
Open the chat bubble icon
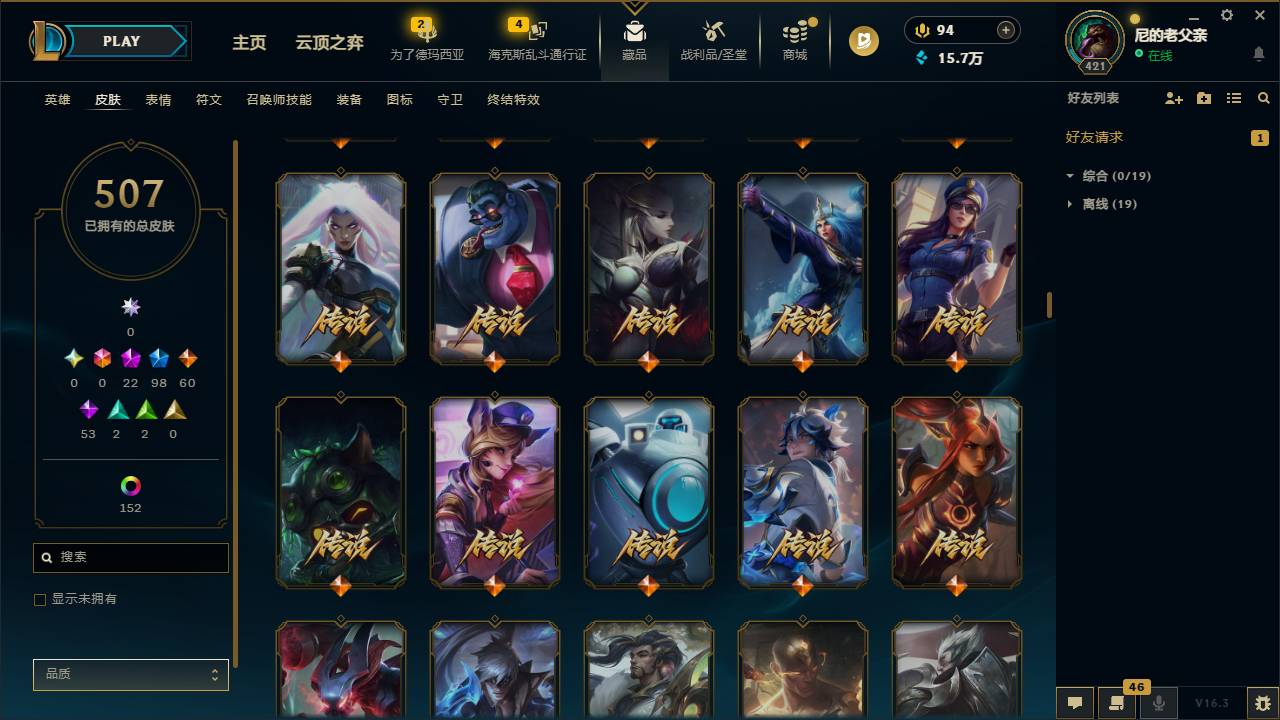click(x=1075, y=703)
